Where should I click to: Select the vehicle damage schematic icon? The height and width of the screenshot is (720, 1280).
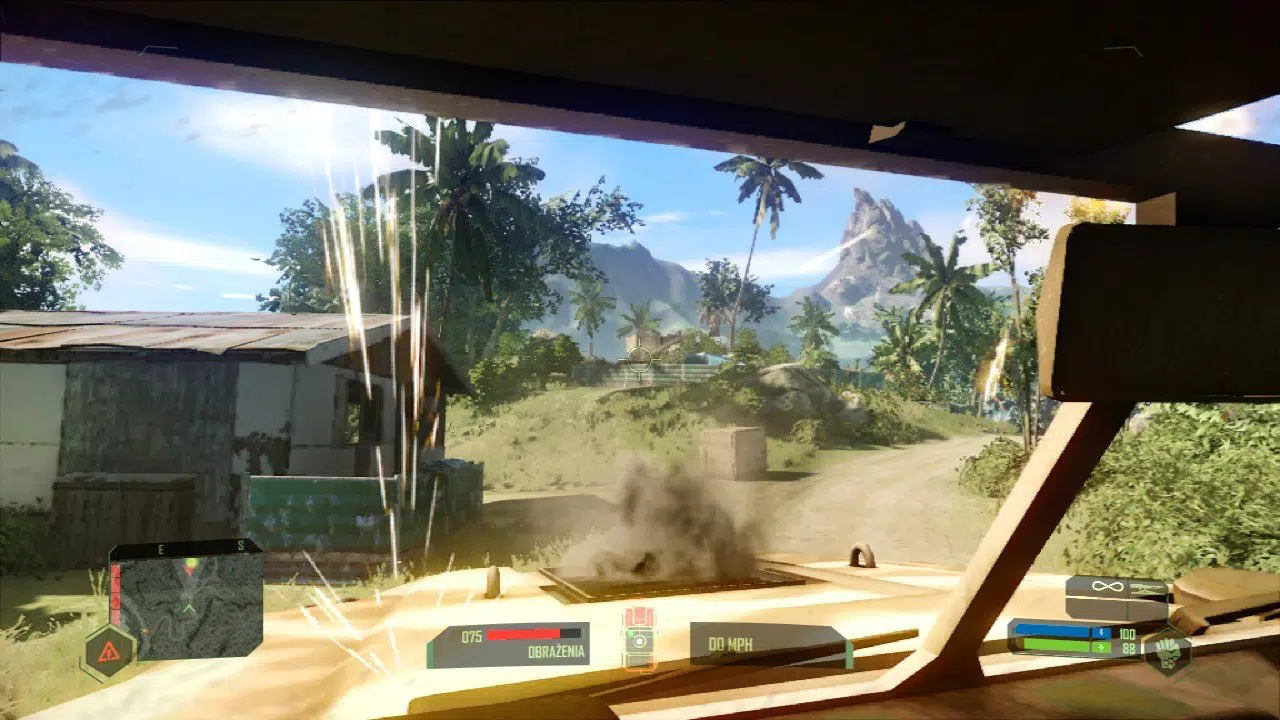tap(640, 640)
